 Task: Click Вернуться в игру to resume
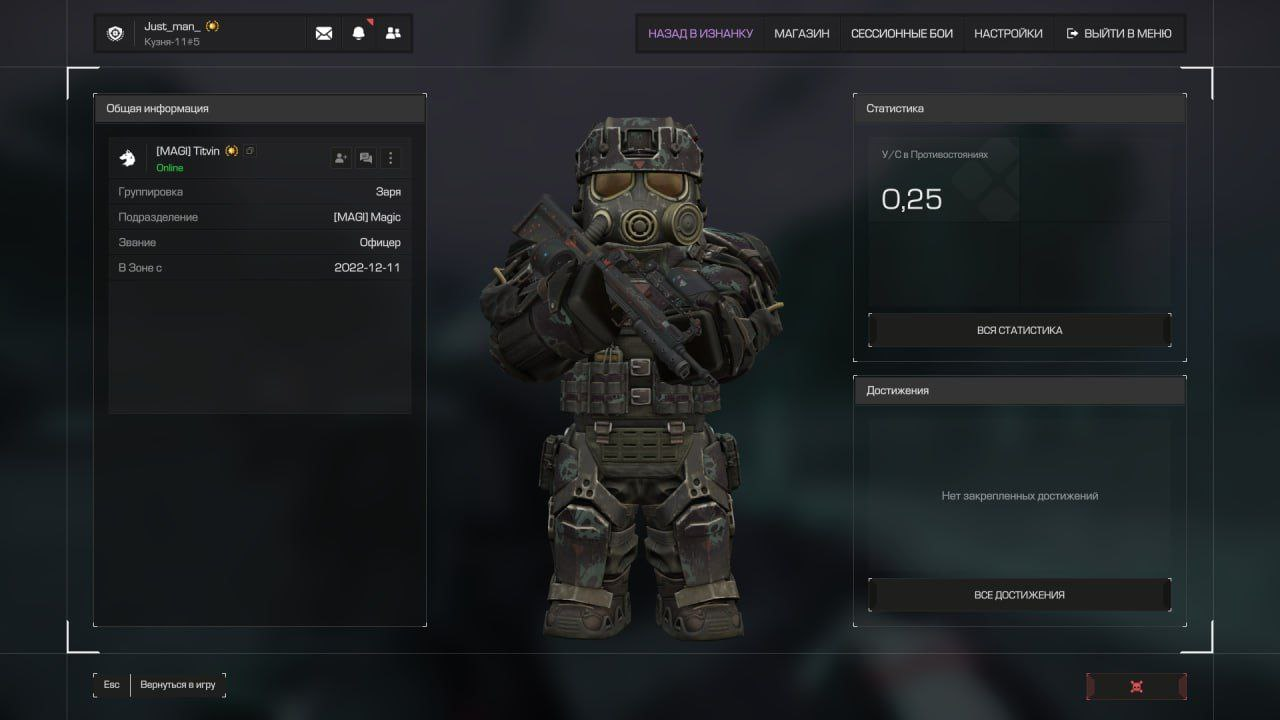point(178,685)
